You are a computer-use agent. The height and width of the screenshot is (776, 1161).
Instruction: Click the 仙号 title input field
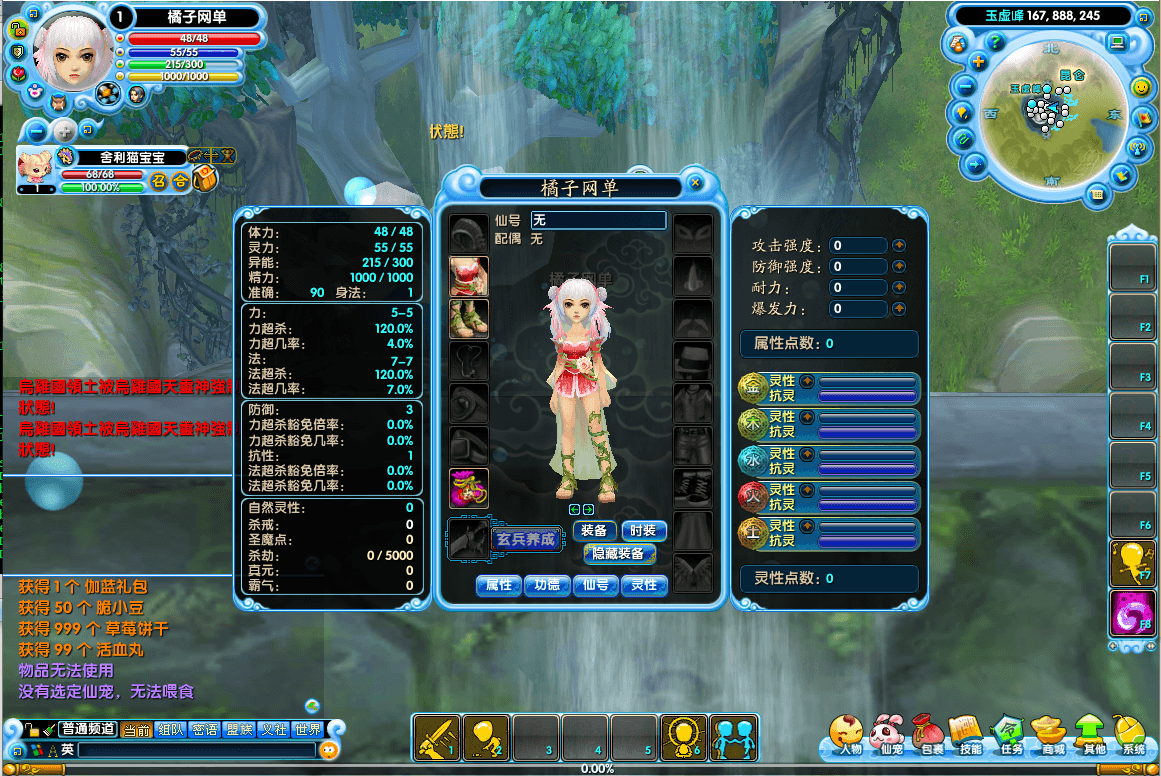pyautogui.click(x=598, y=220)
